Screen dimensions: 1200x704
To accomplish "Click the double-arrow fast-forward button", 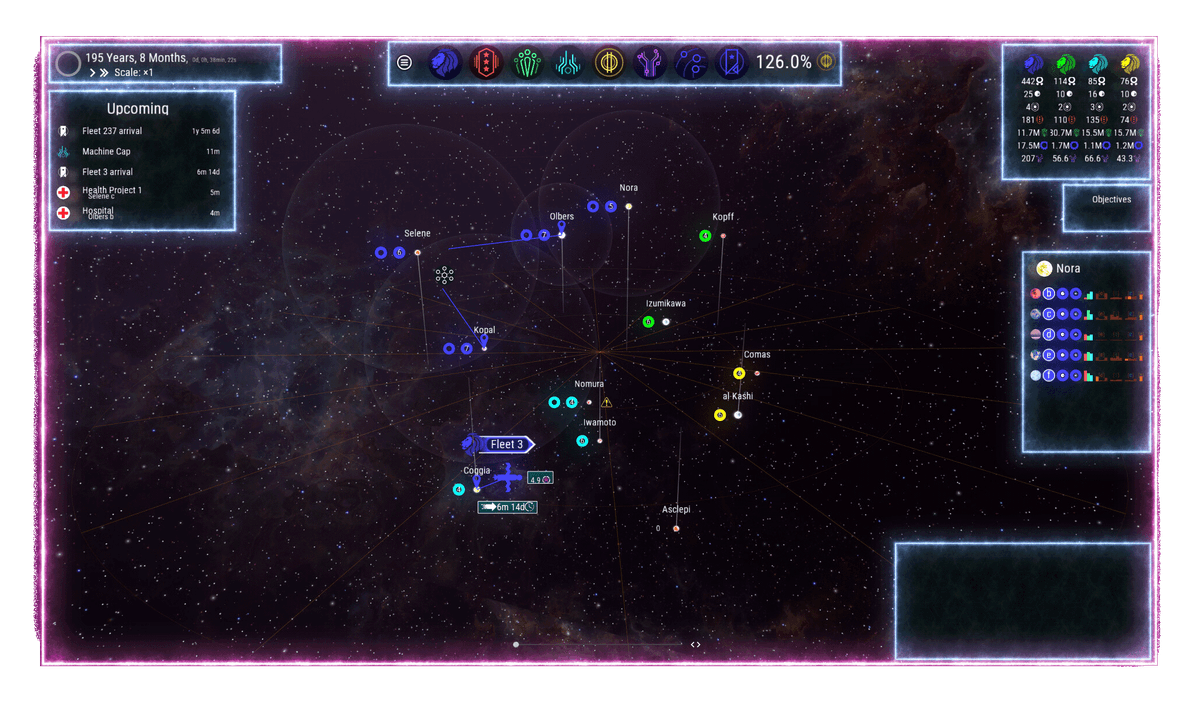I will [103, 73].
